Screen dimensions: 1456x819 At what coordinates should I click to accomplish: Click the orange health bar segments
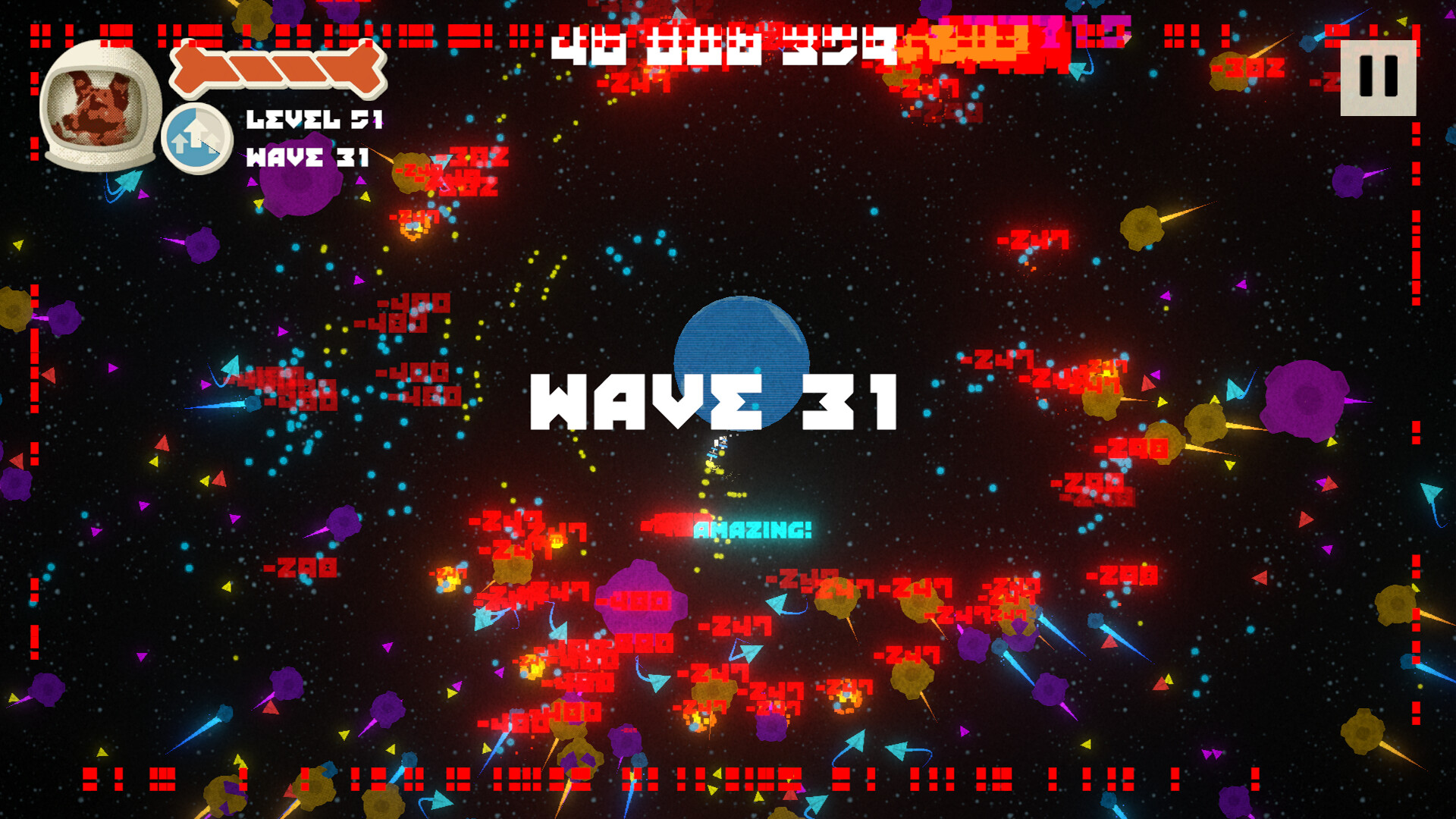coord(277,70)
